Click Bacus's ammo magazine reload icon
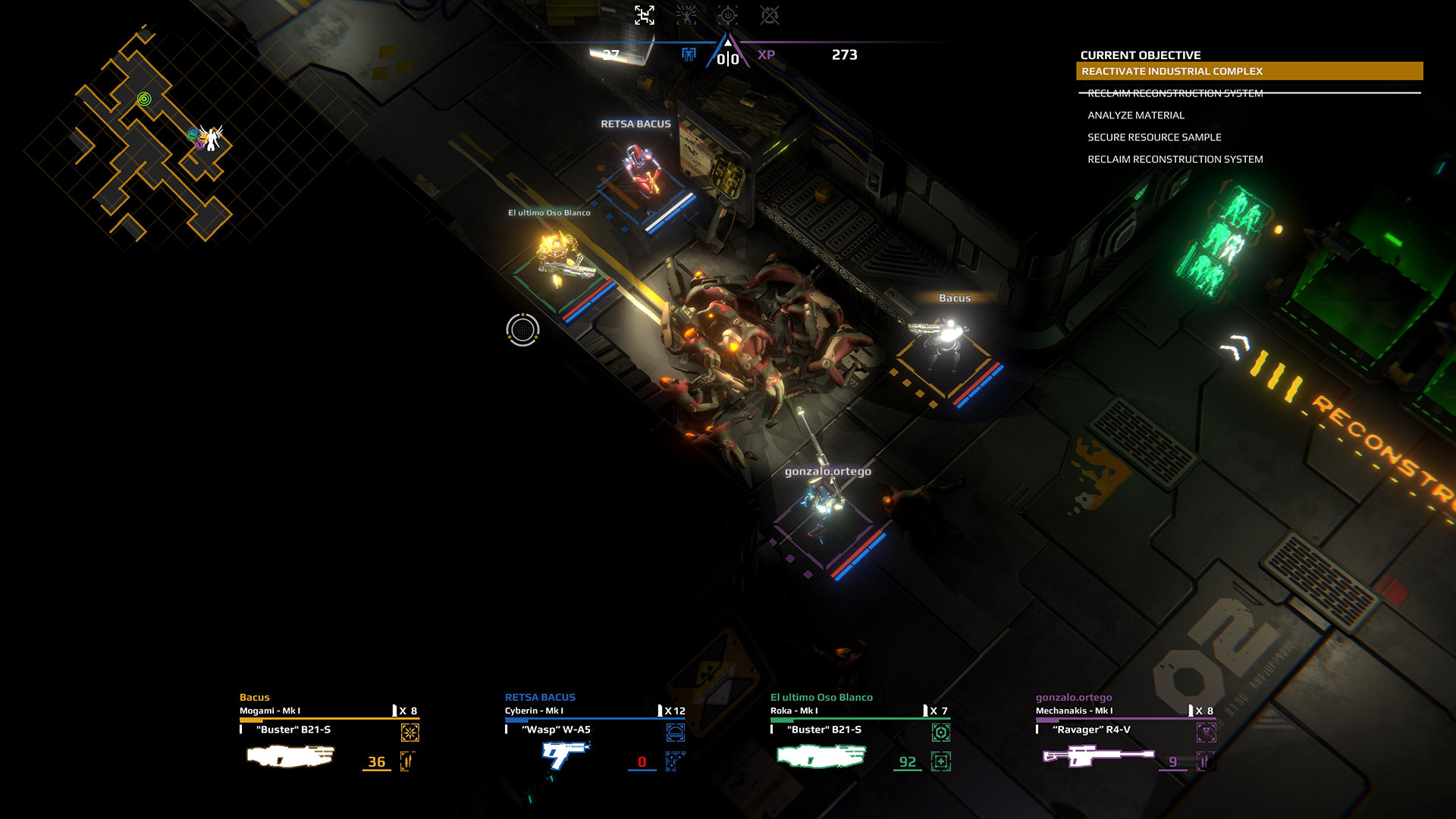 click(x=407, y=762)
